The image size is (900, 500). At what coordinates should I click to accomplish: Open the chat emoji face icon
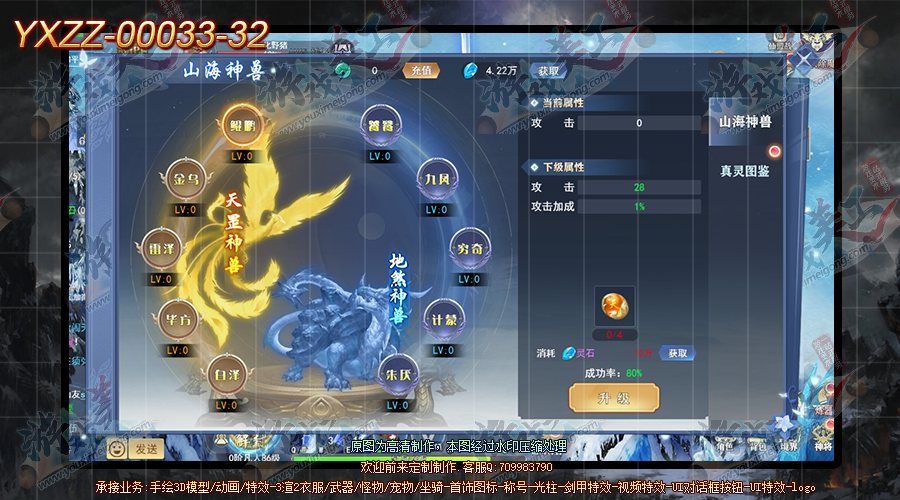pyautogui.click(x=116, y=448)
